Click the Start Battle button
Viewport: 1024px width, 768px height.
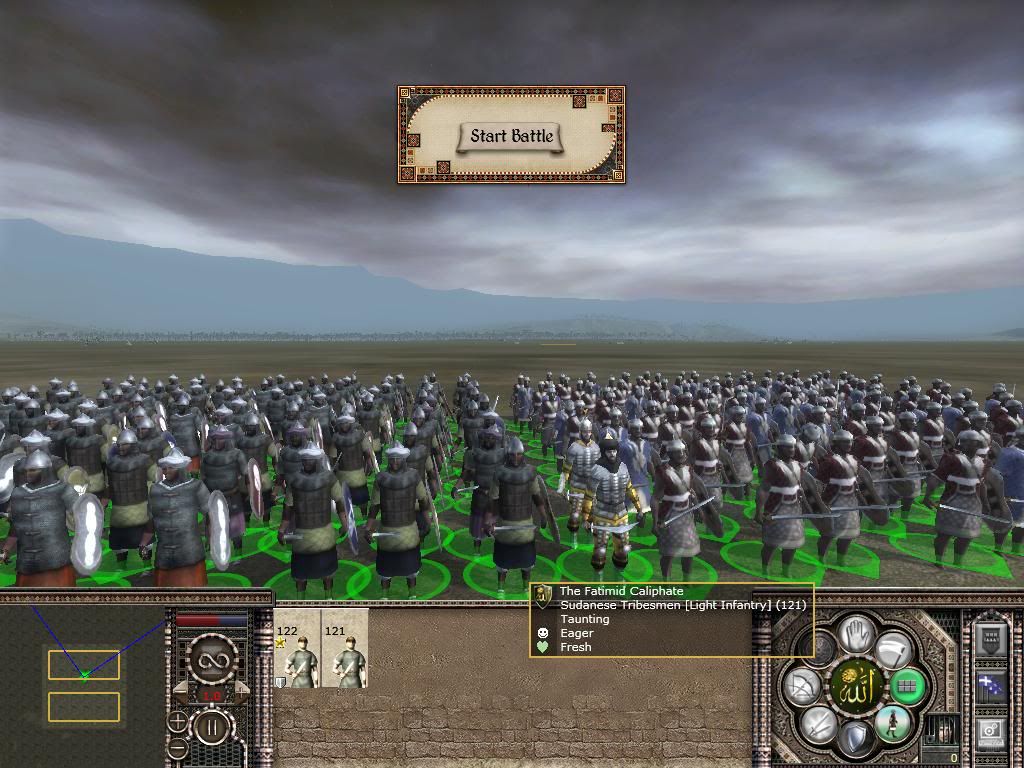(511, 136)
